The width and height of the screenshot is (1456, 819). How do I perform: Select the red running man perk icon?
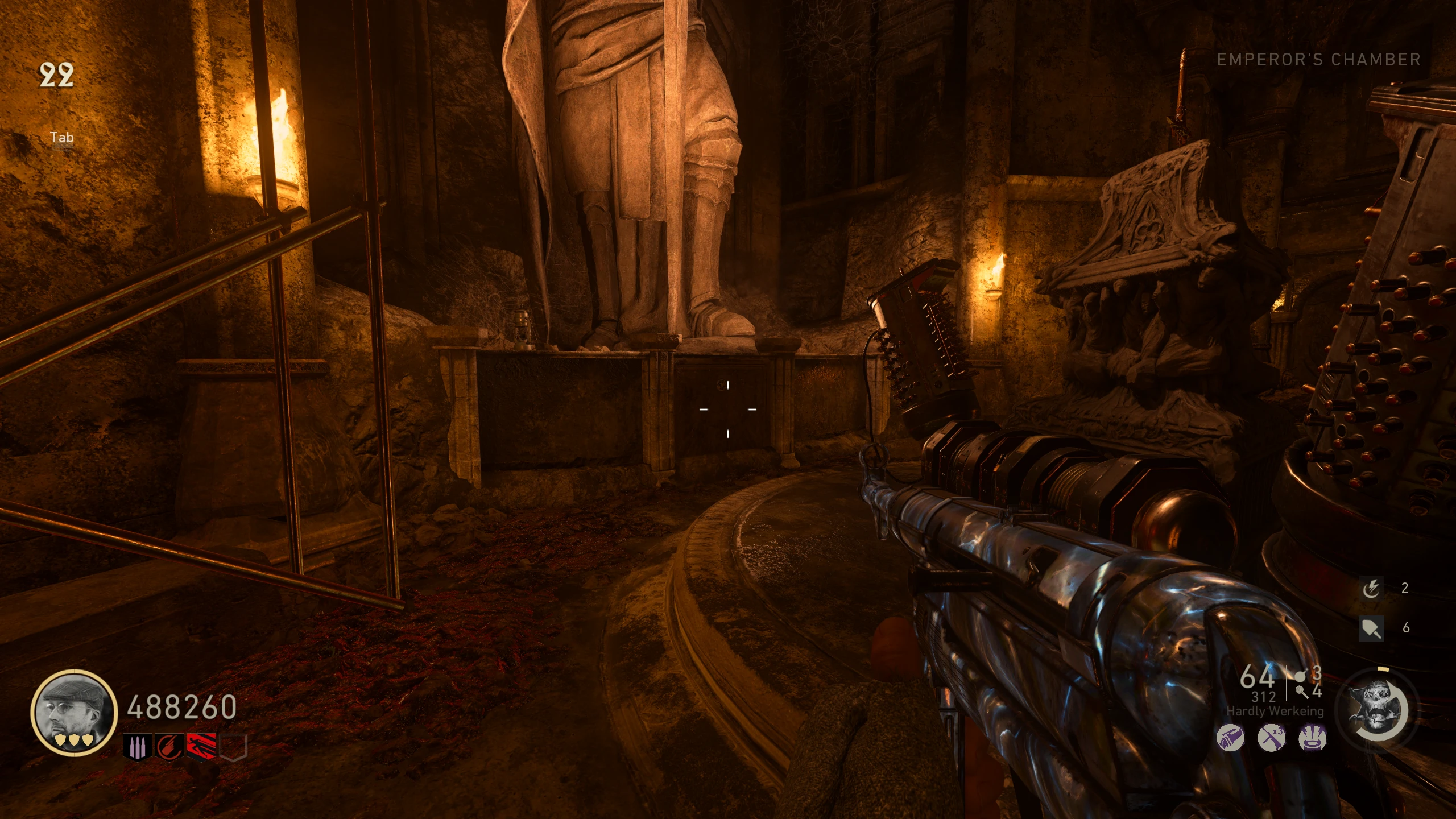pos(201,746)
